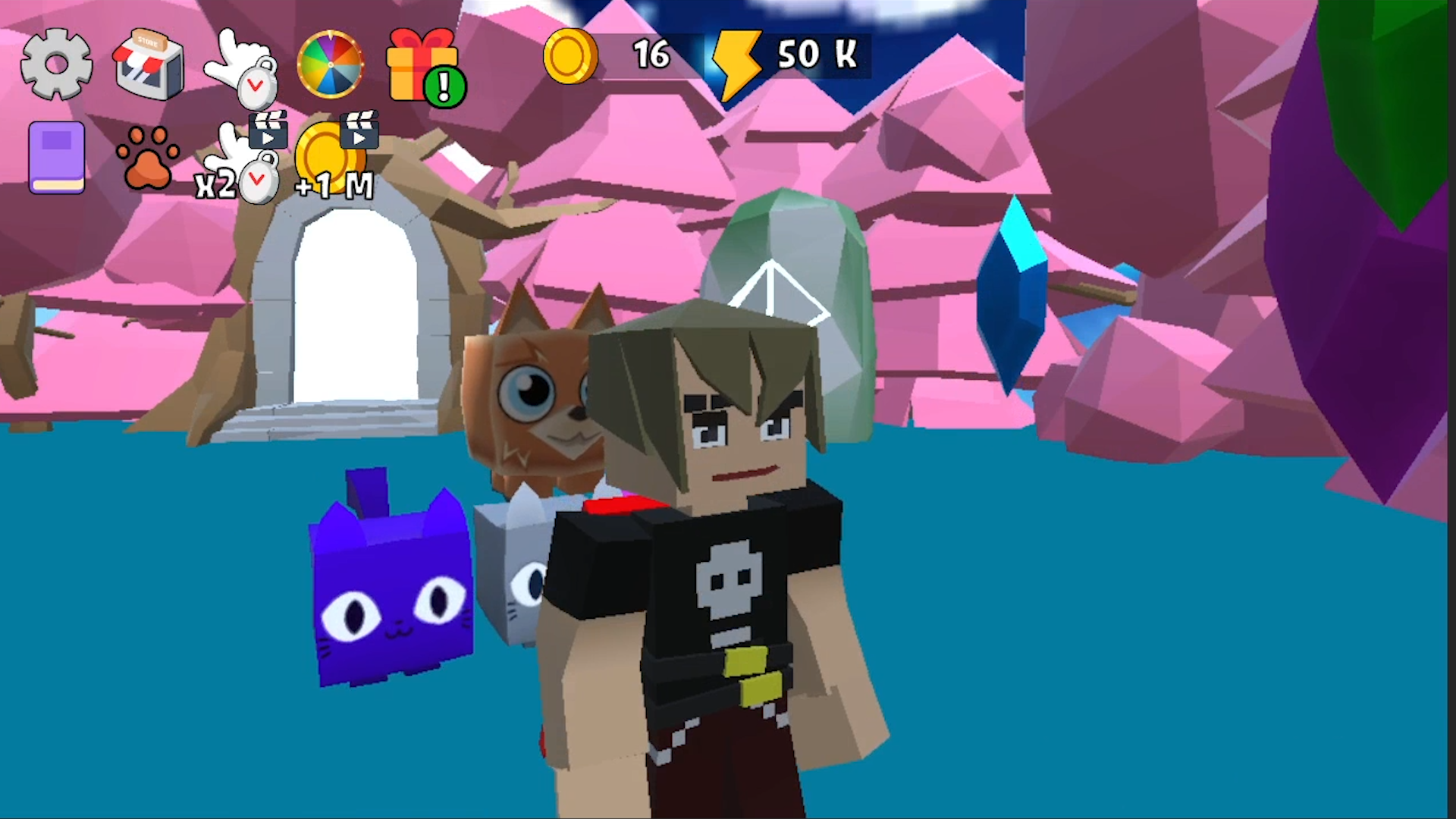Open the purple book collection index

pyautogui.click(x=57, y=157)
